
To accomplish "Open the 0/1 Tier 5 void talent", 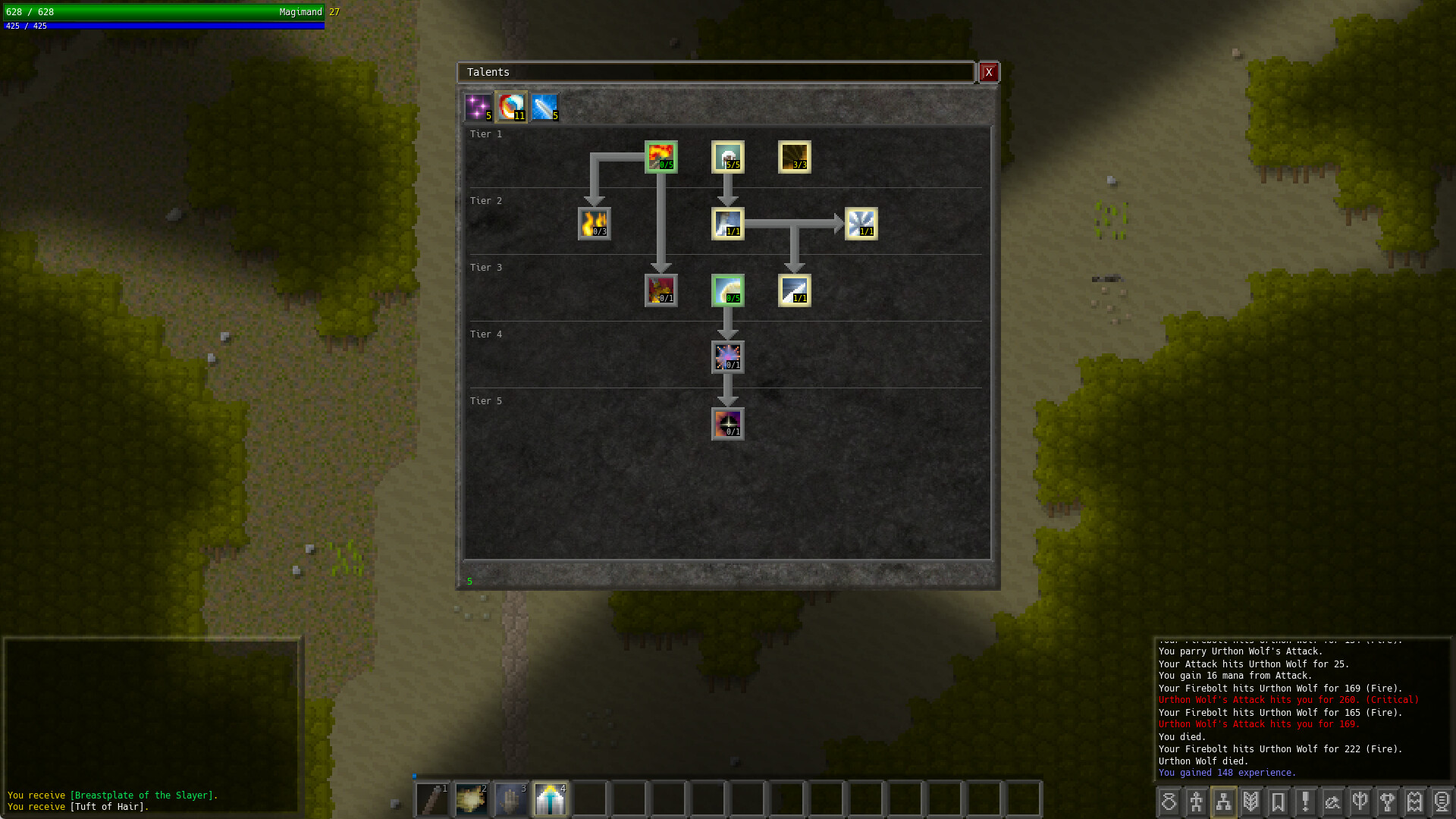I will pyautogui.click(x=727, y=423).
